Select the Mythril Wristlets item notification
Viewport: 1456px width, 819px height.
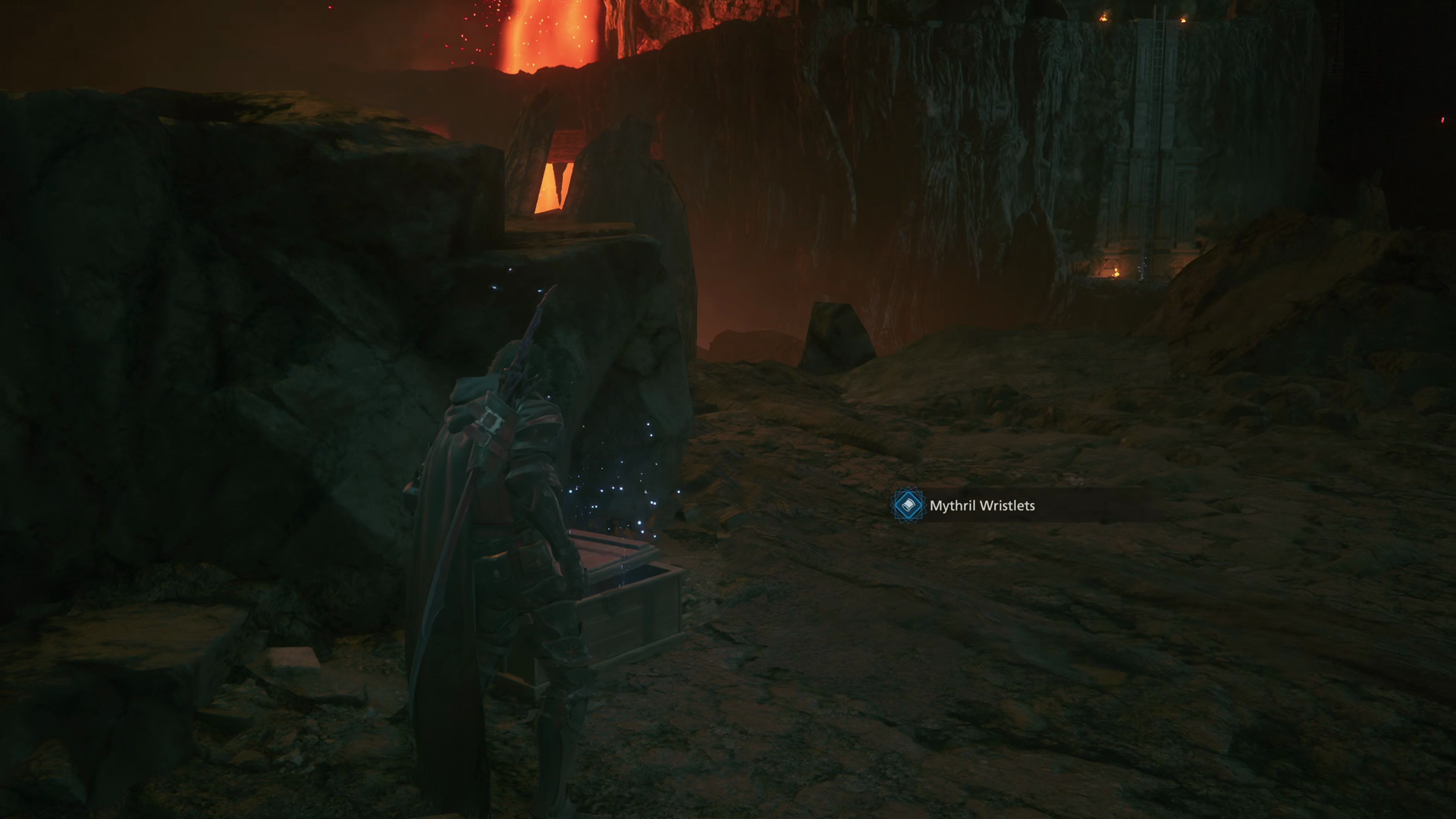coord(981,506)
